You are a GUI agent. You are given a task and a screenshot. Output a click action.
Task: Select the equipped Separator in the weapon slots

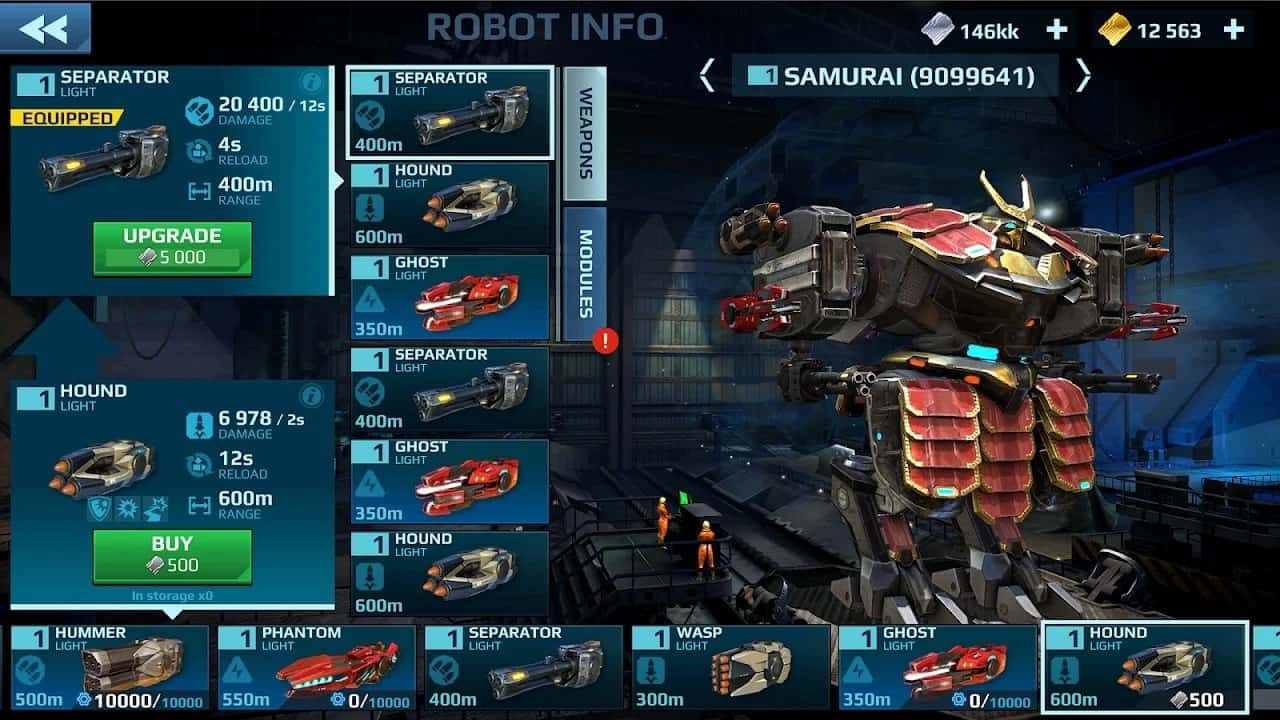[x=451, y=110]
